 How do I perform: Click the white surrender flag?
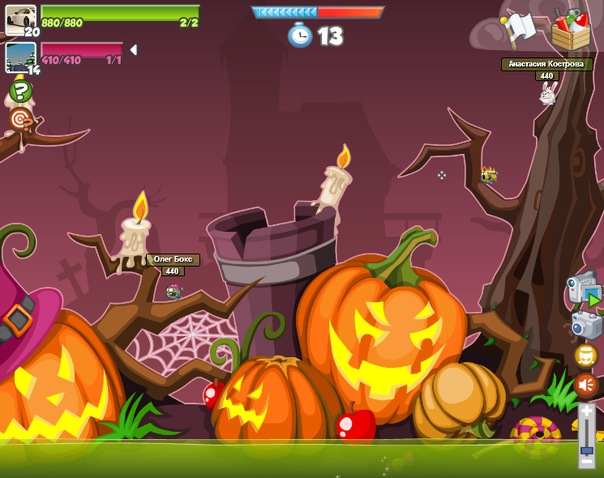click(x=522, y=29)
